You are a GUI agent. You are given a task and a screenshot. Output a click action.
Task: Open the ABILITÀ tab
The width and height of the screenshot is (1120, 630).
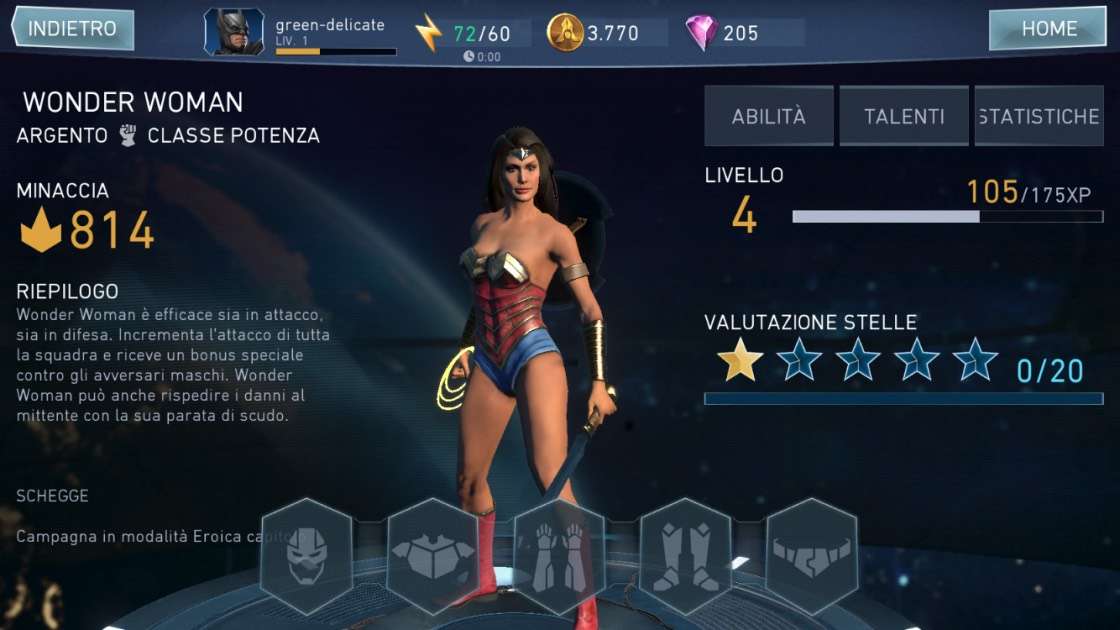[x=768, y=116]
